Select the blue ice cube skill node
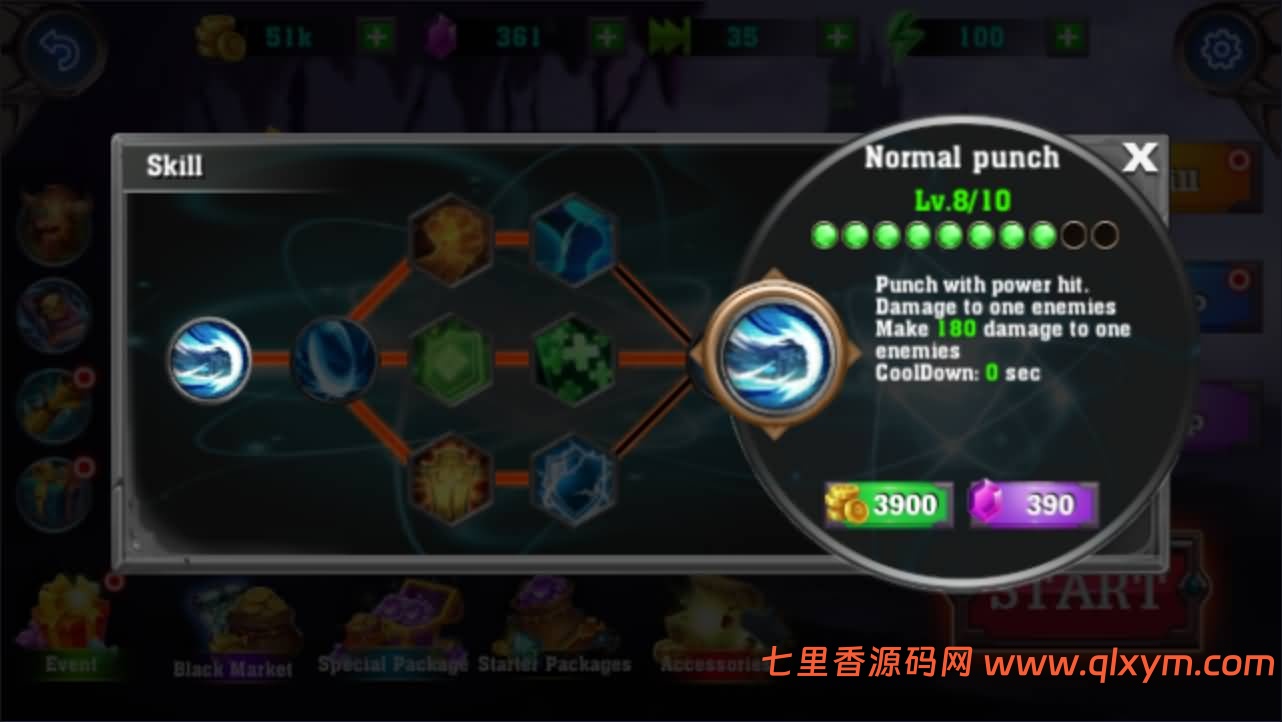This screenshot has width=1282, height=722. [x=572, y=240]
